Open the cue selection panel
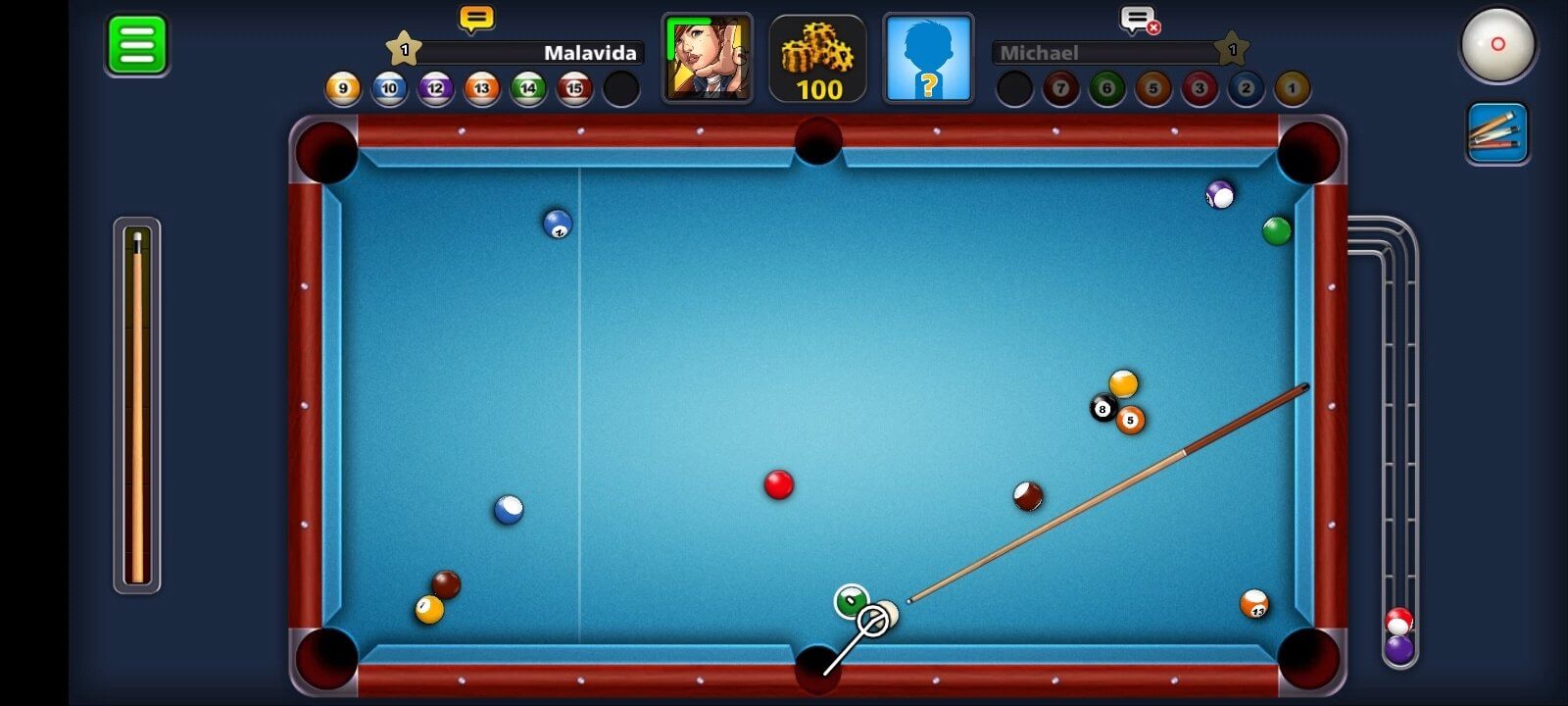Screen dimensions: 1568x706 click(1497, 131)
